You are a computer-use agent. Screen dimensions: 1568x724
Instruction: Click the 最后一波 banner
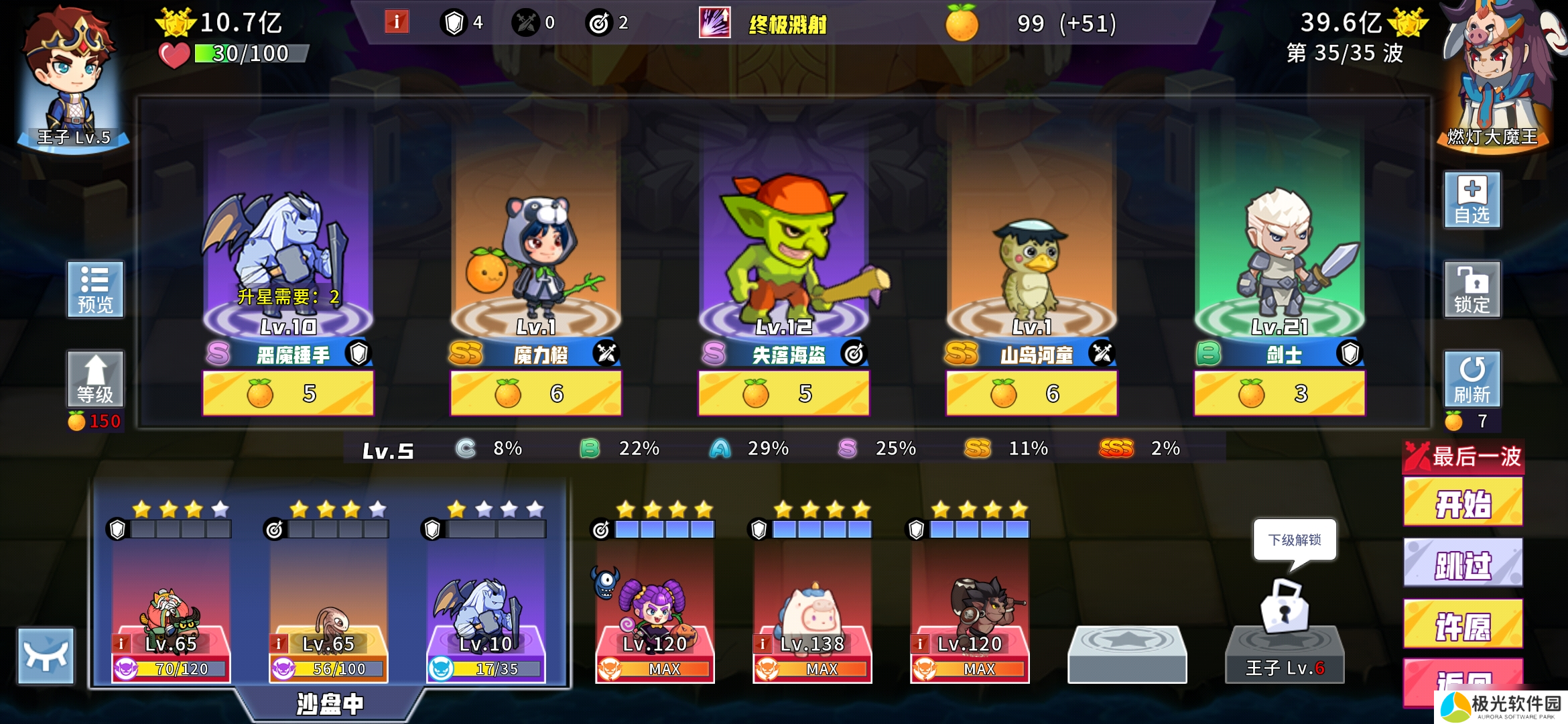click(x=1463, y=456)
